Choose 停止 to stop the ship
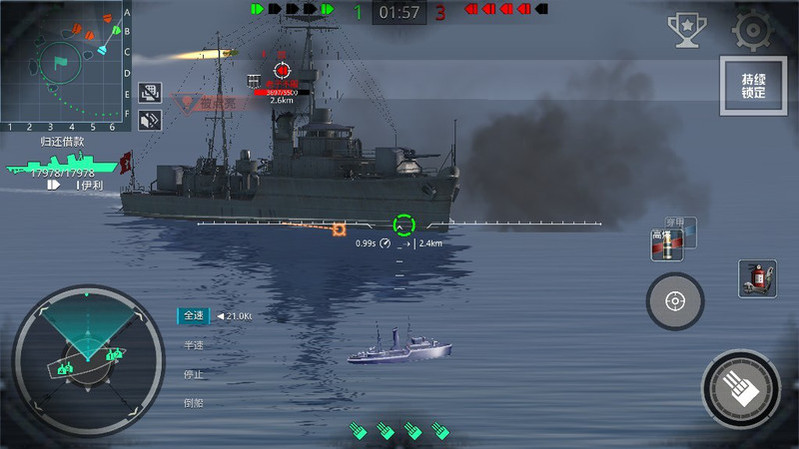This screenshot has width=799, height=449. tap(193, 374)
